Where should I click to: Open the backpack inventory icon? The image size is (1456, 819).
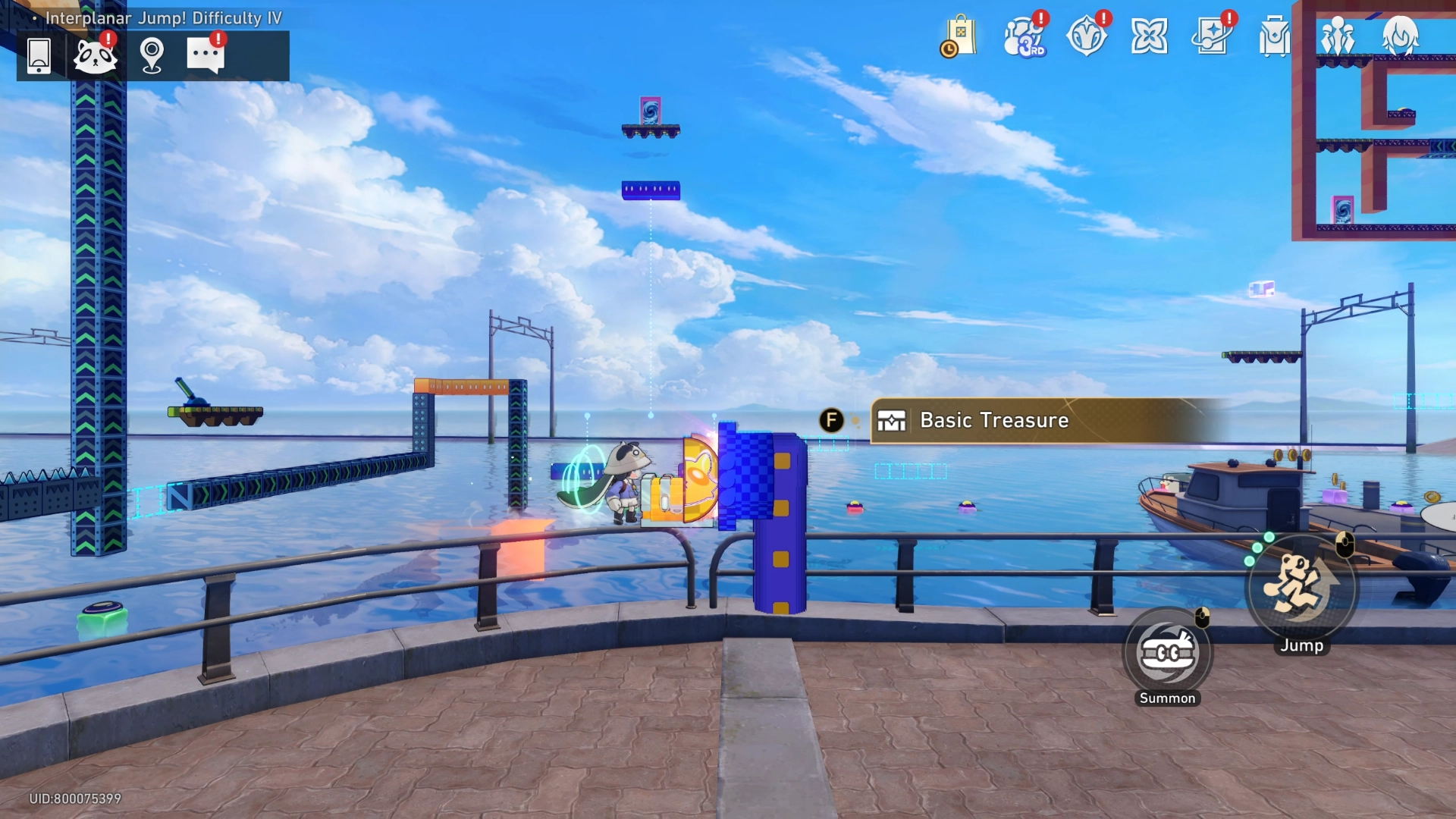1273,34
